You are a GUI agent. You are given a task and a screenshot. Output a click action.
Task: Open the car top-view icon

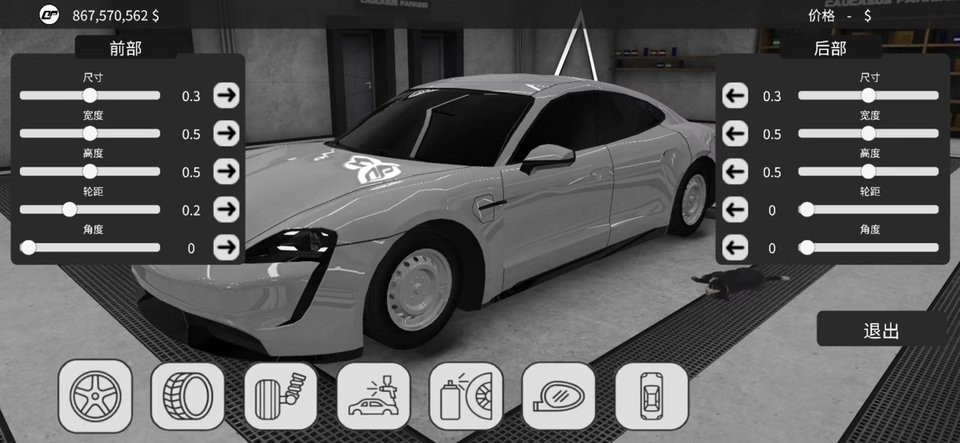pos(651,396)
